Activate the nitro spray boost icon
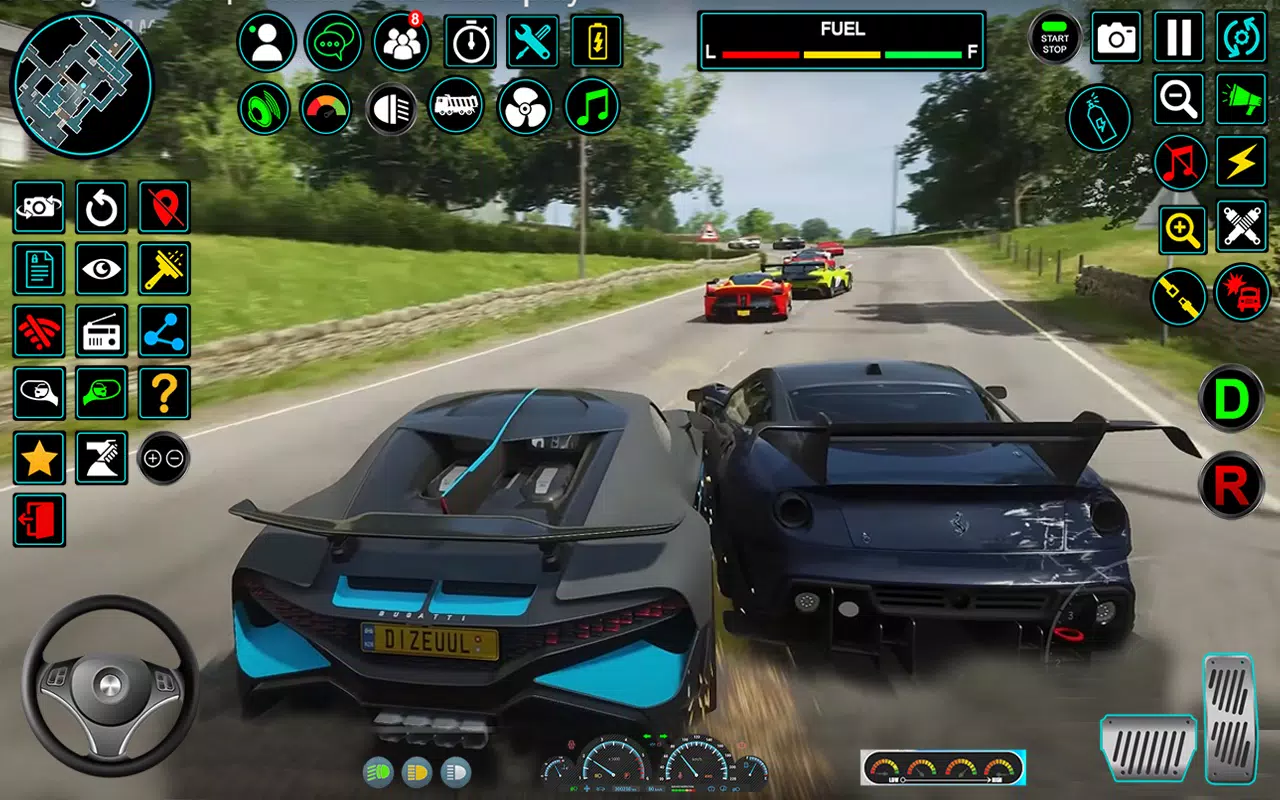 pos(1099,119)
